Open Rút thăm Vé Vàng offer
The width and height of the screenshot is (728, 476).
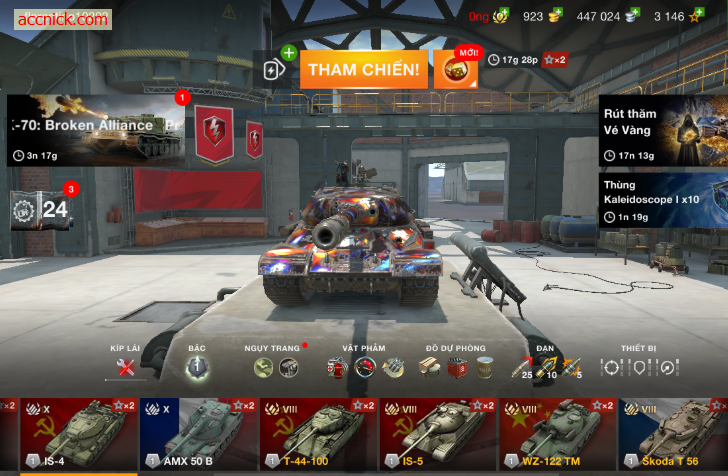pyautogui.click(x=663, y=130)
